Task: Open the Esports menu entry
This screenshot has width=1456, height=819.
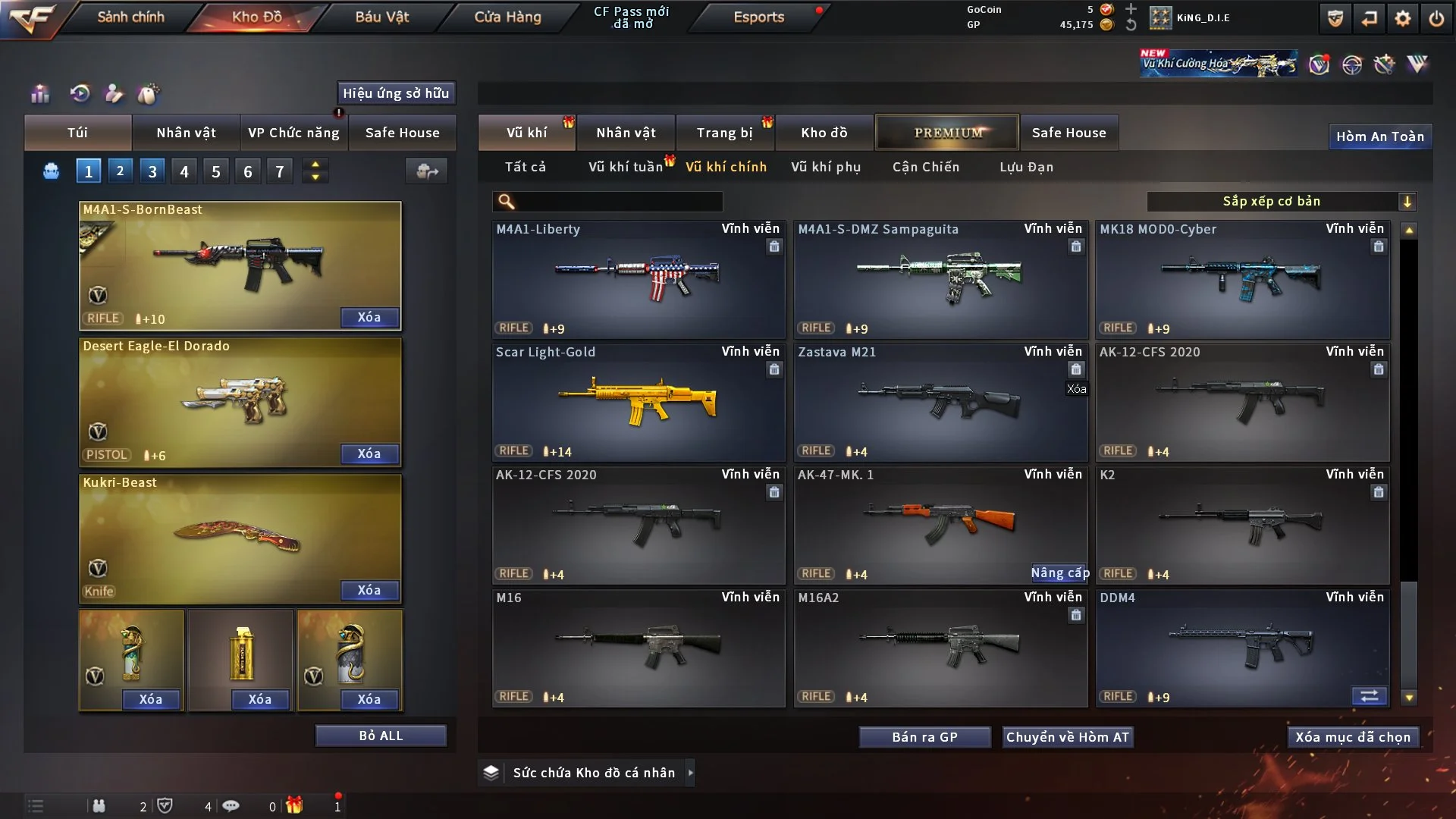Action: 758,17
